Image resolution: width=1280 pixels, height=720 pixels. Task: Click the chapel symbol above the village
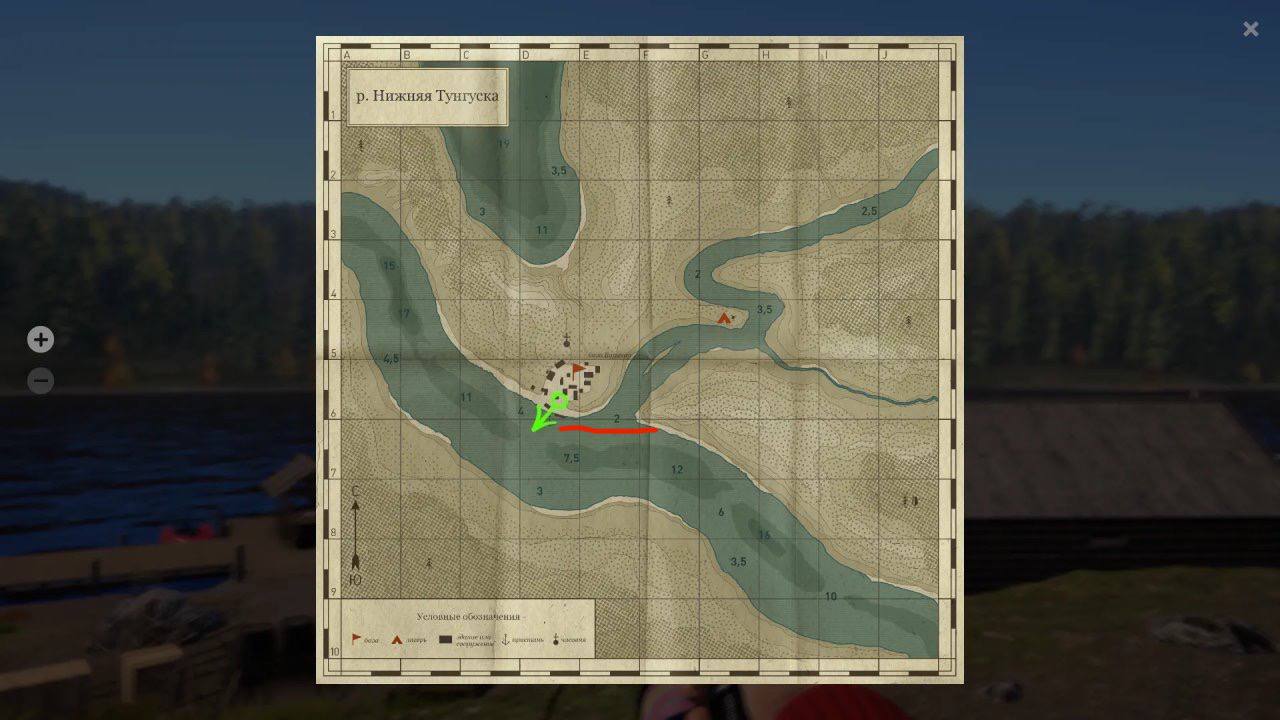566,341
